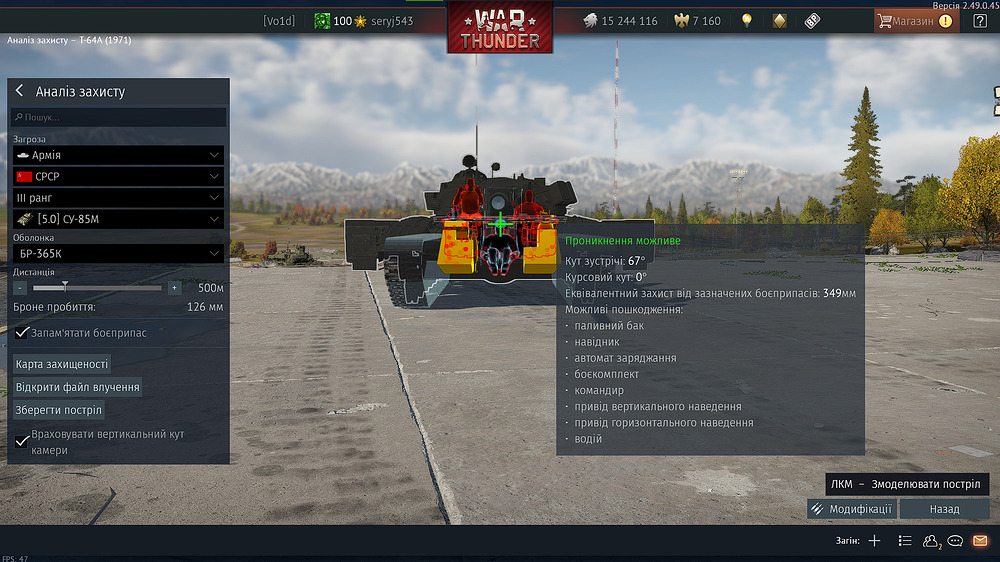This screenshot has width=1000, height=562.
Task: Open the Армія threat type dropdown
Action: click(118, 155)
